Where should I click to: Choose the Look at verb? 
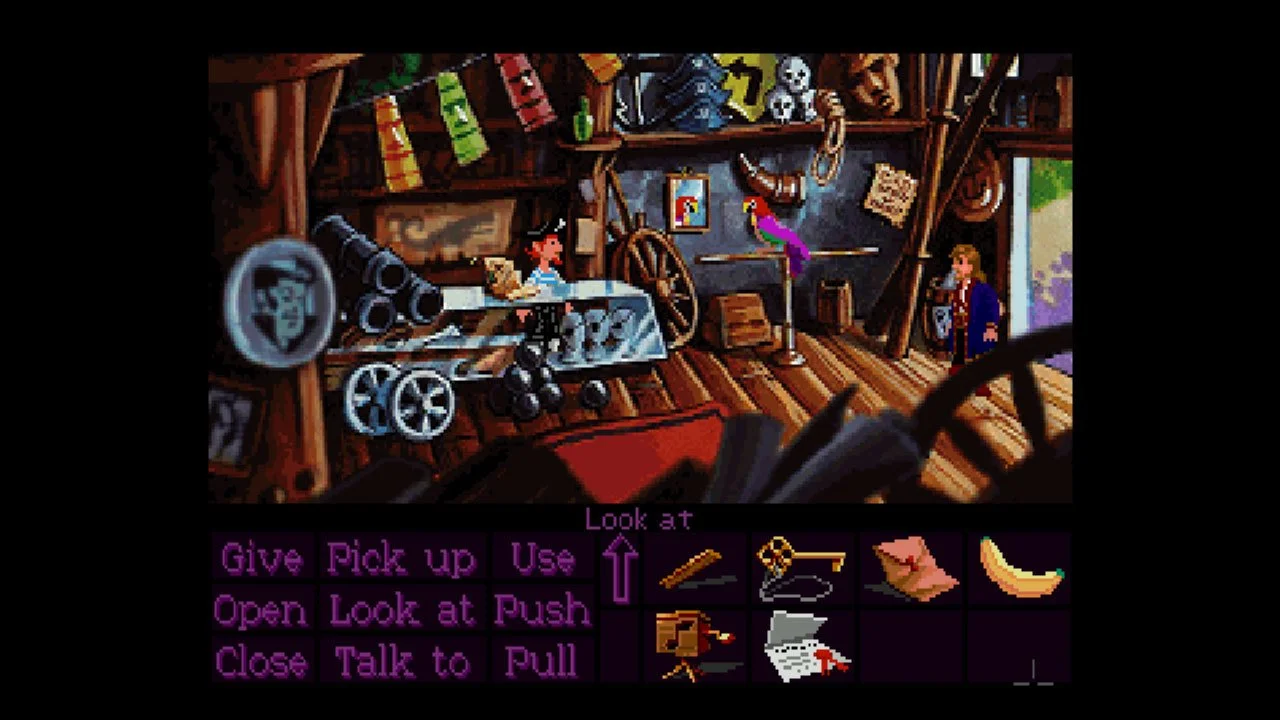pyautogui.click(x=402, y=610)
